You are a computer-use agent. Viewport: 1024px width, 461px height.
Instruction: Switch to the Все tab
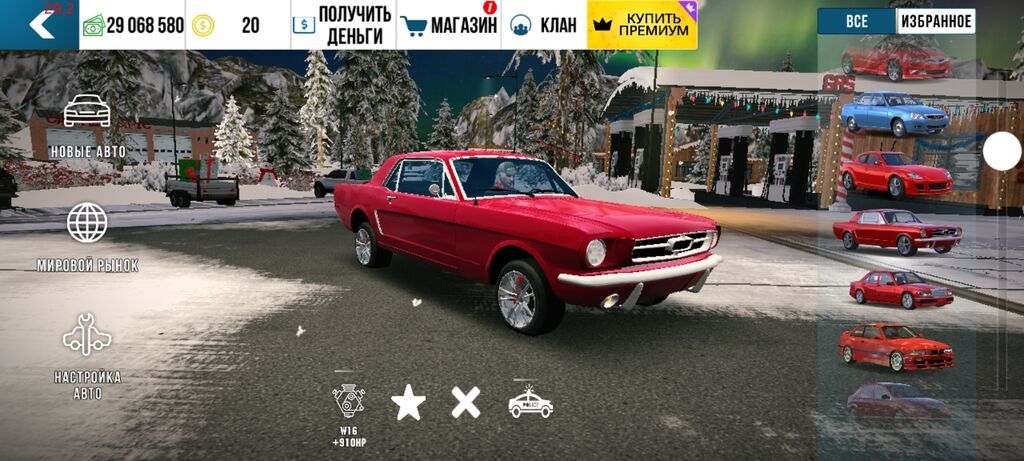point(856,21)
